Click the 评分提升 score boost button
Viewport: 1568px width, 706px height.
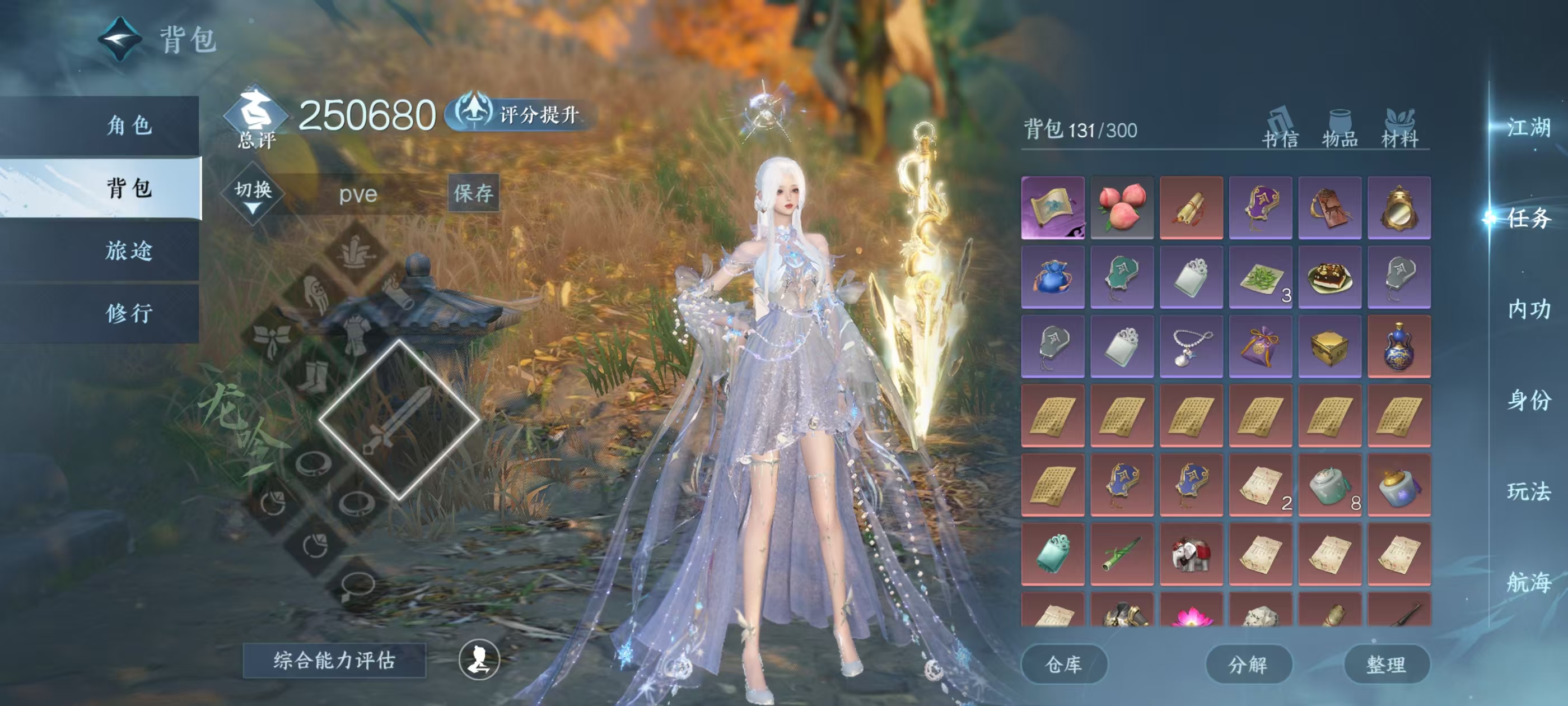524,114
